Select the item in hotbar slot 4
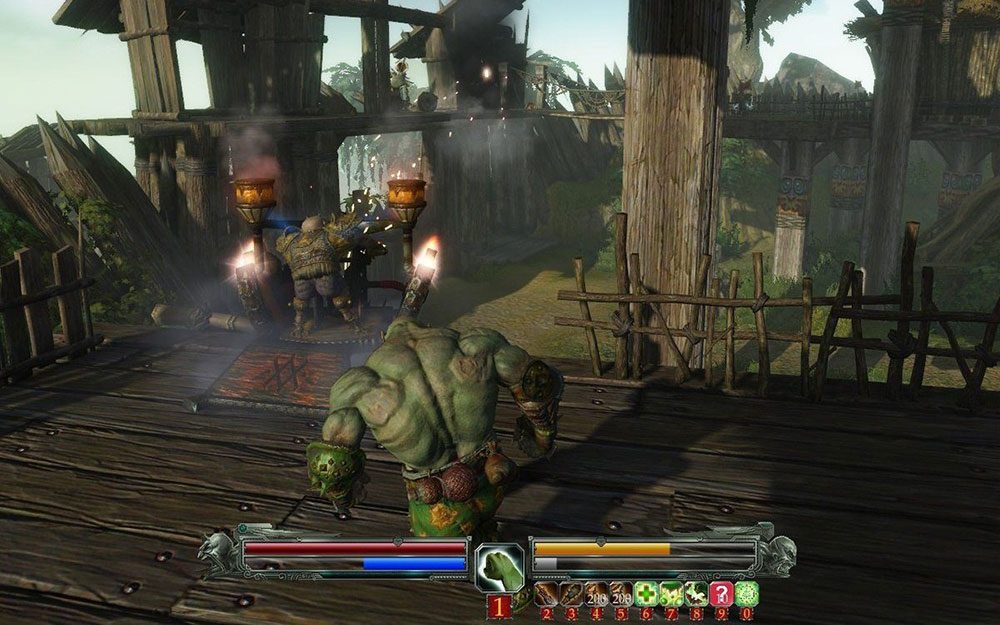Screen dimensions: 1000x625 pyautogui.click(x=596, y=594)
